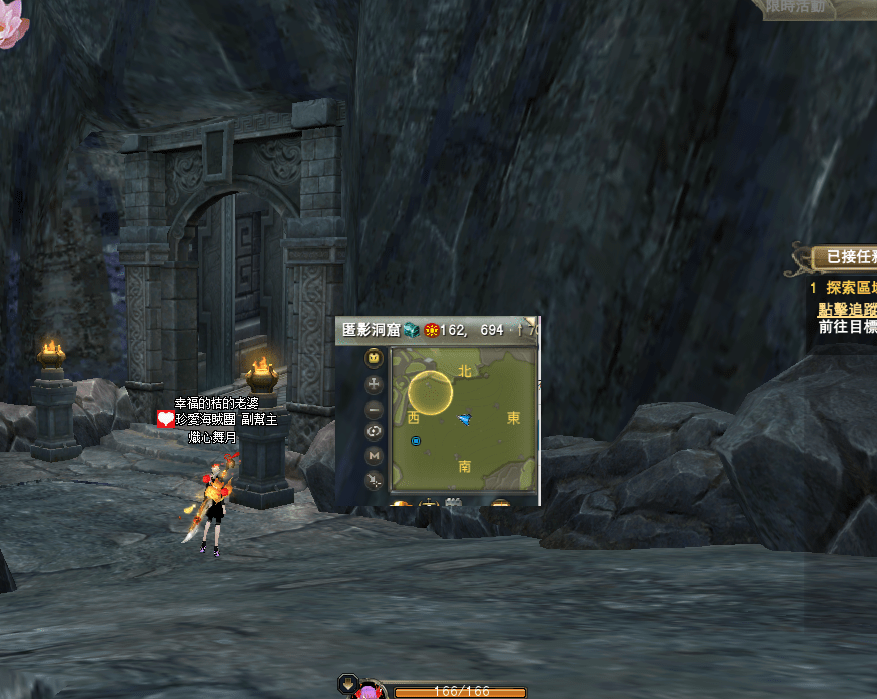Zoom out the minimap with the minus button
Screen dimensions: 877x699
pyautogui.click(x=375, y=409)
